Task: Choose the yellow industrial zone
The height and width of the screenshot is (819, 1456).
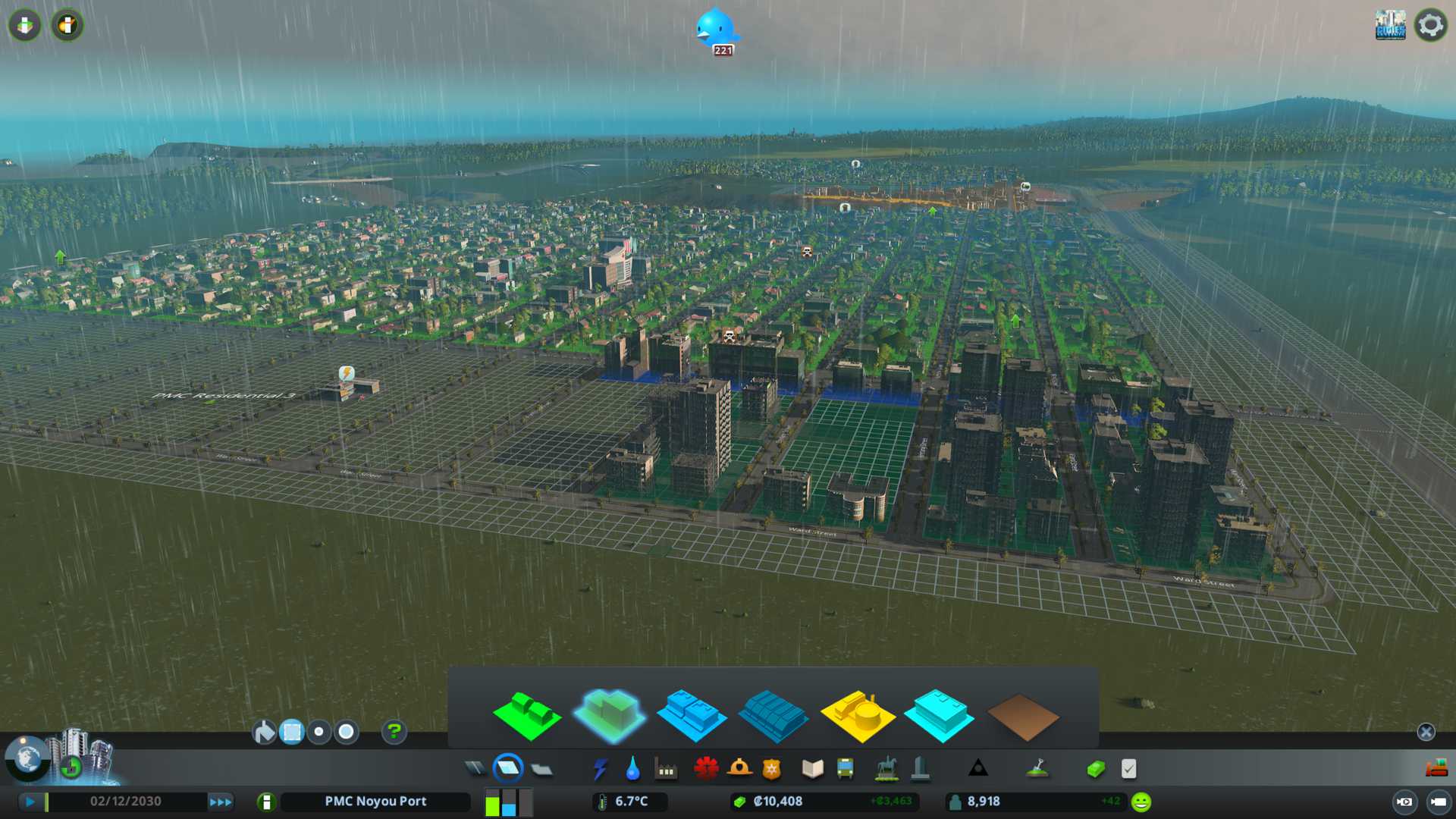Action: (x=857, y=717)
